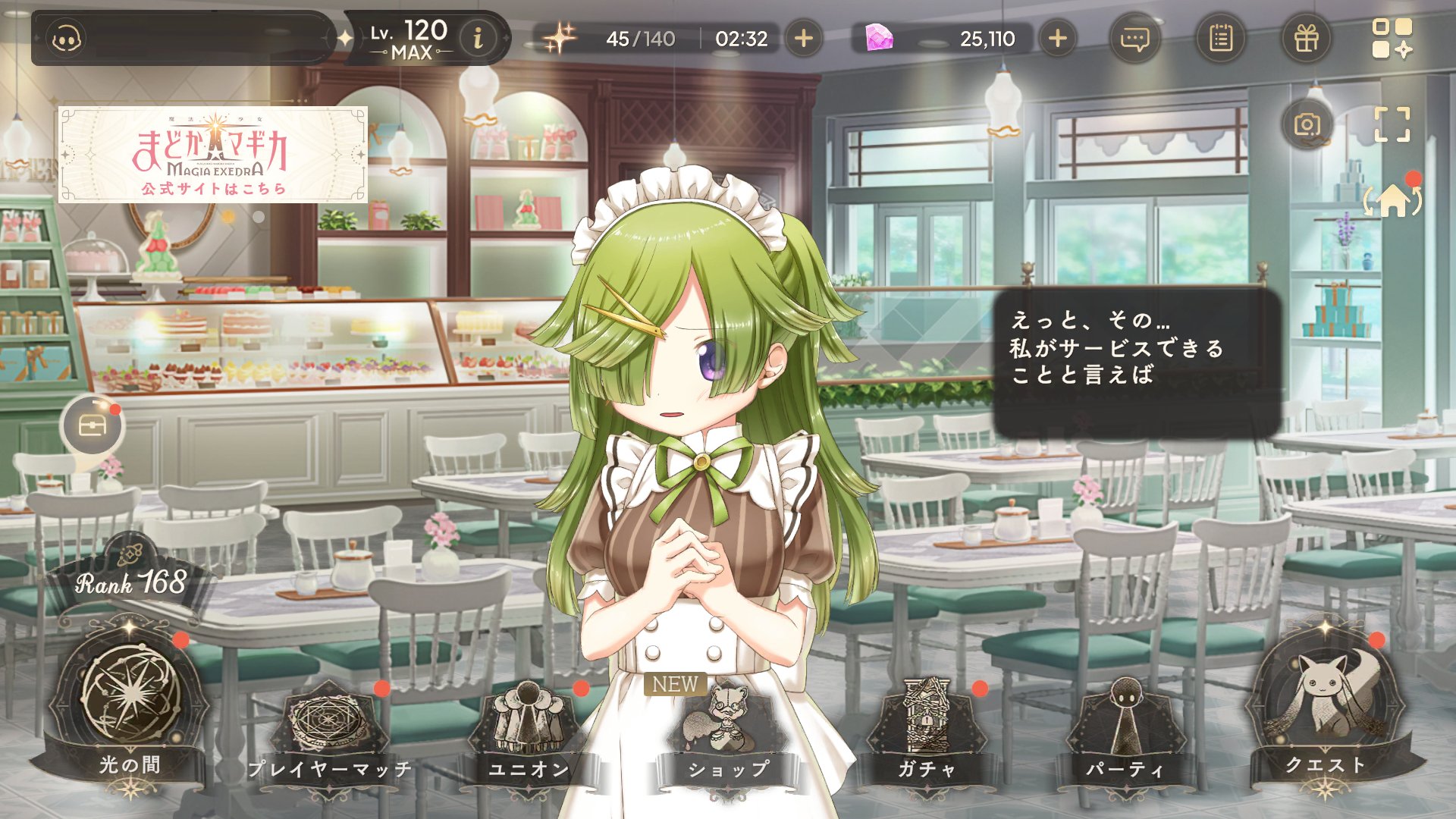The width and height of the screenshot is (1456, 819).
Task: Open the chat speech bubble icon
Action: tap(1134, 38)
